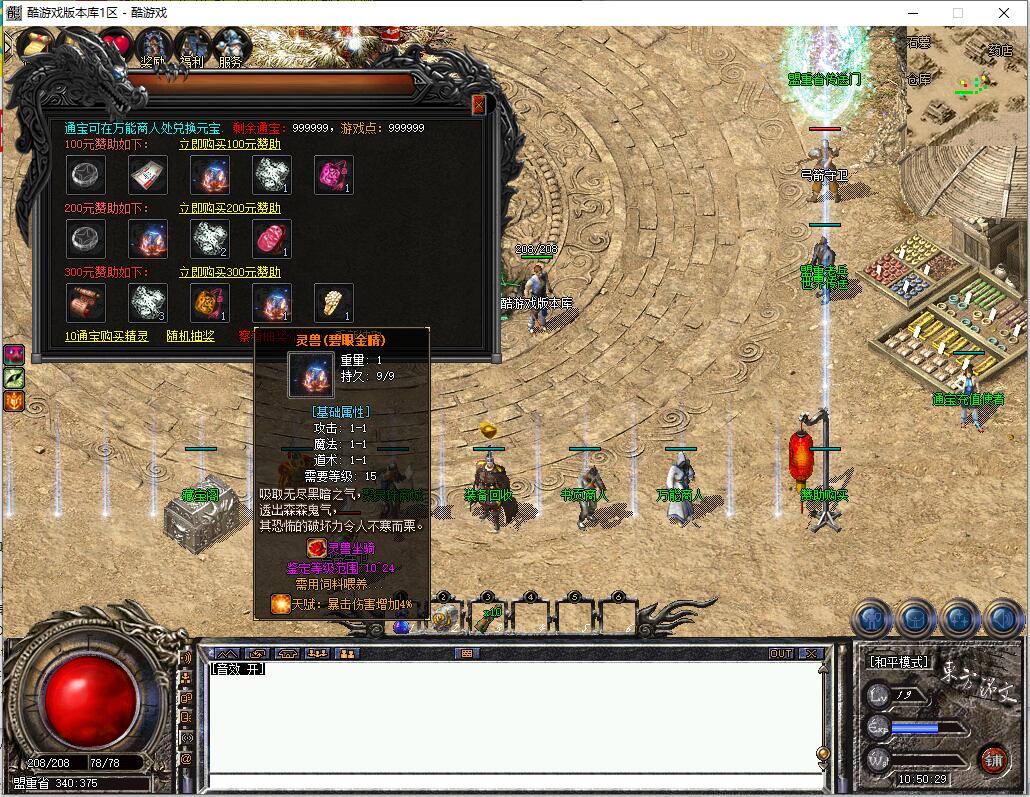Click the 立即购买100元赞助 link

229,144
